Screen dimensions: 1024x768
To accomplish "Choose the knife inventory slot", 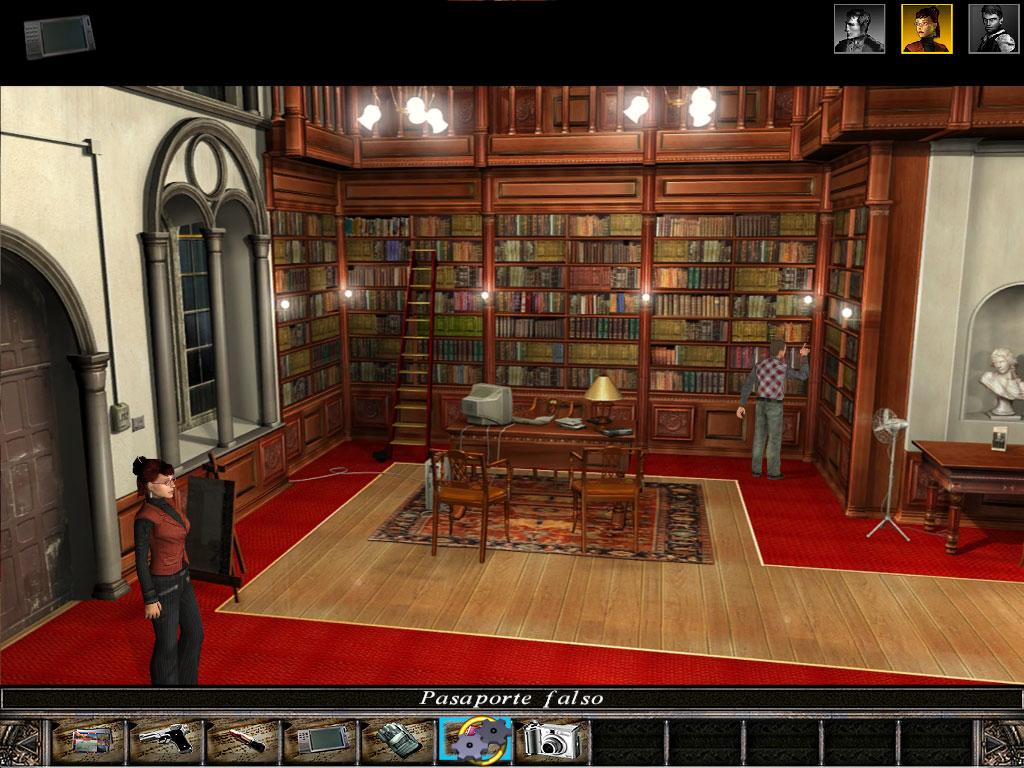I will pos(243,741).
